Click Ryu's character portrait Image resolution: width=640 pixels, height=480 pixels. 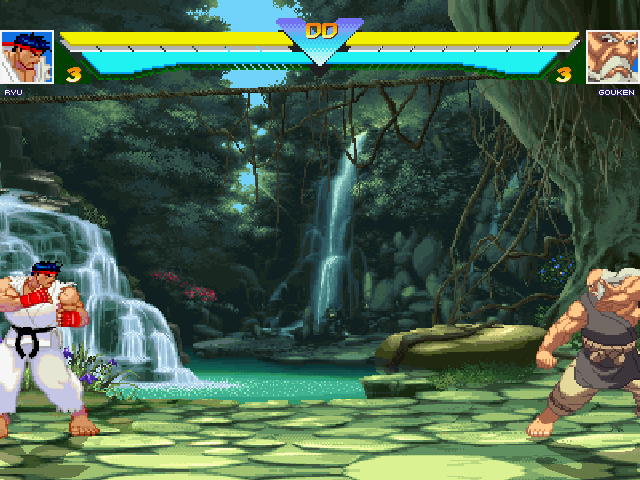coord(27,57)
